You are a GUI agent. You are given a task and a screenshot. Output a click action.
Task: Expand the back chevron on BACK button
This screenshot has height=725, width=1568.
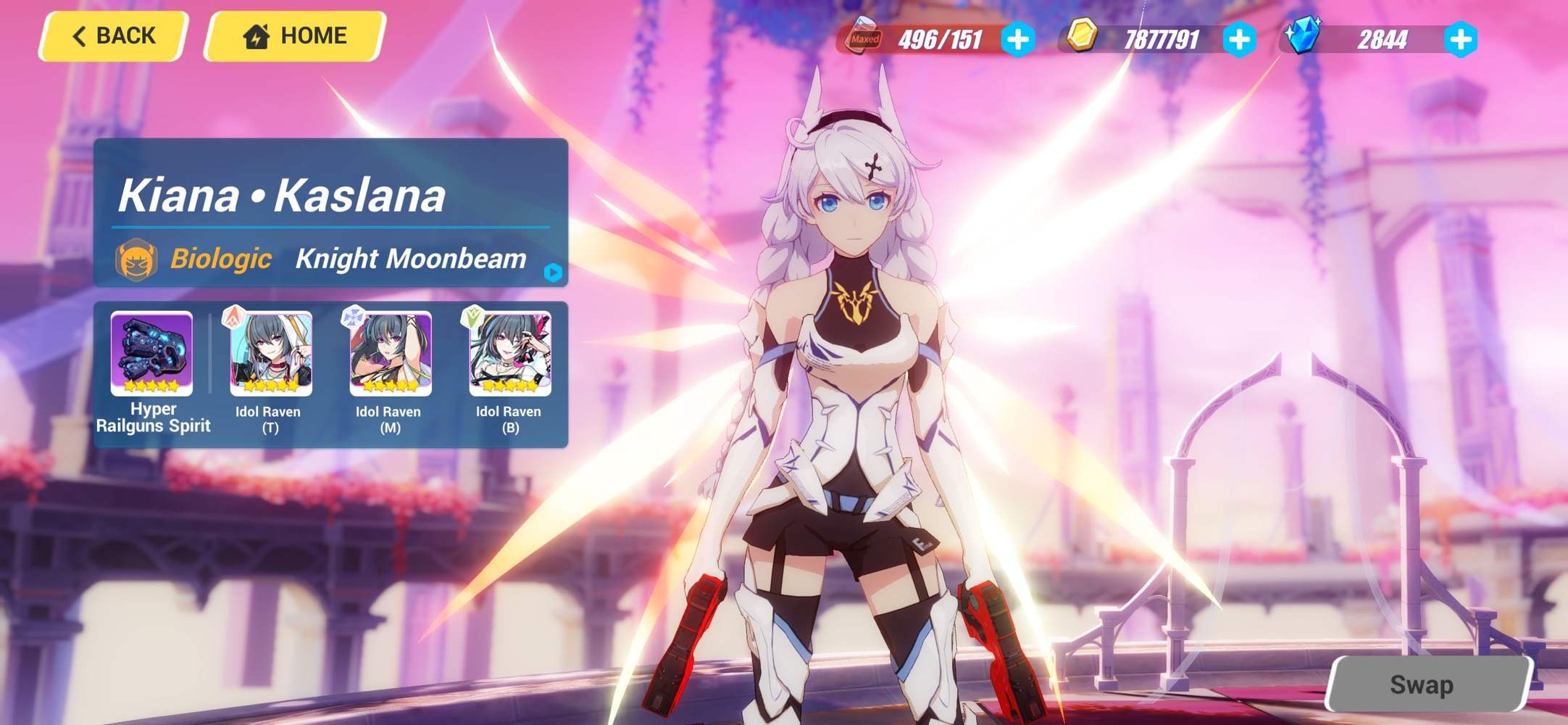[78, 35]
